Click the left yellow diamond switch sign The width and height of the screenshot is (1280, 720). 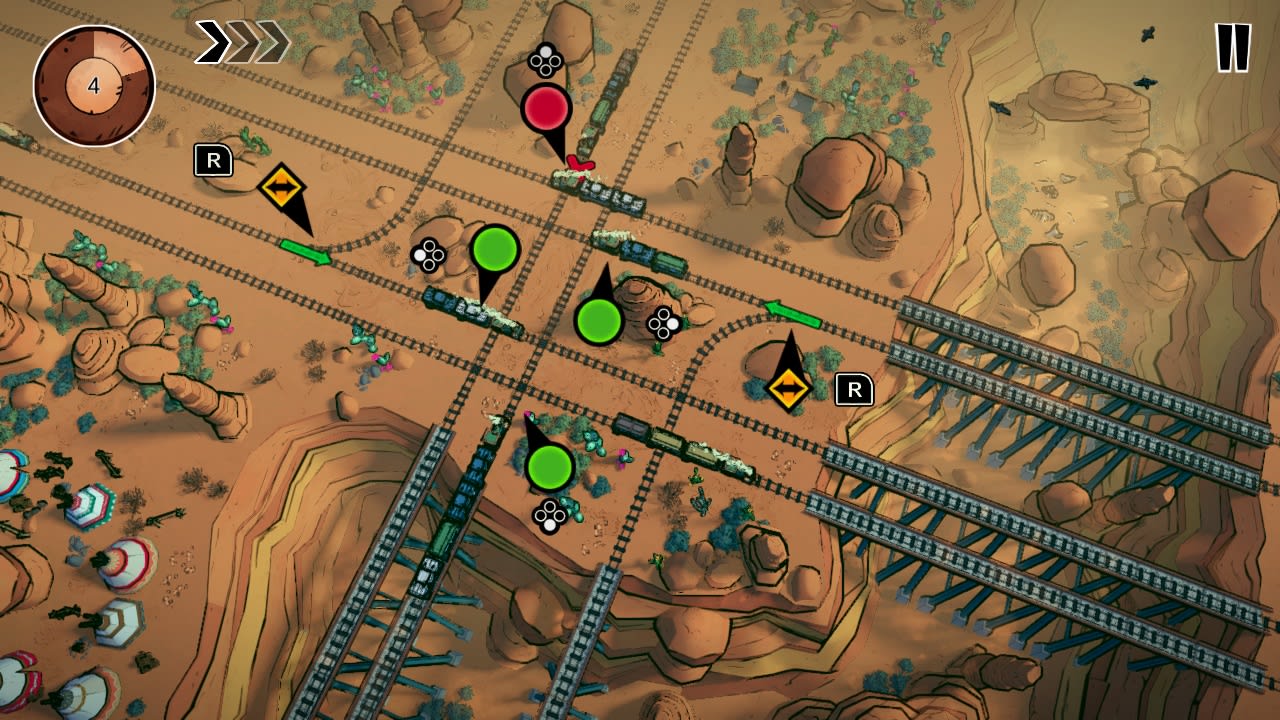click(x=283, y=186)
